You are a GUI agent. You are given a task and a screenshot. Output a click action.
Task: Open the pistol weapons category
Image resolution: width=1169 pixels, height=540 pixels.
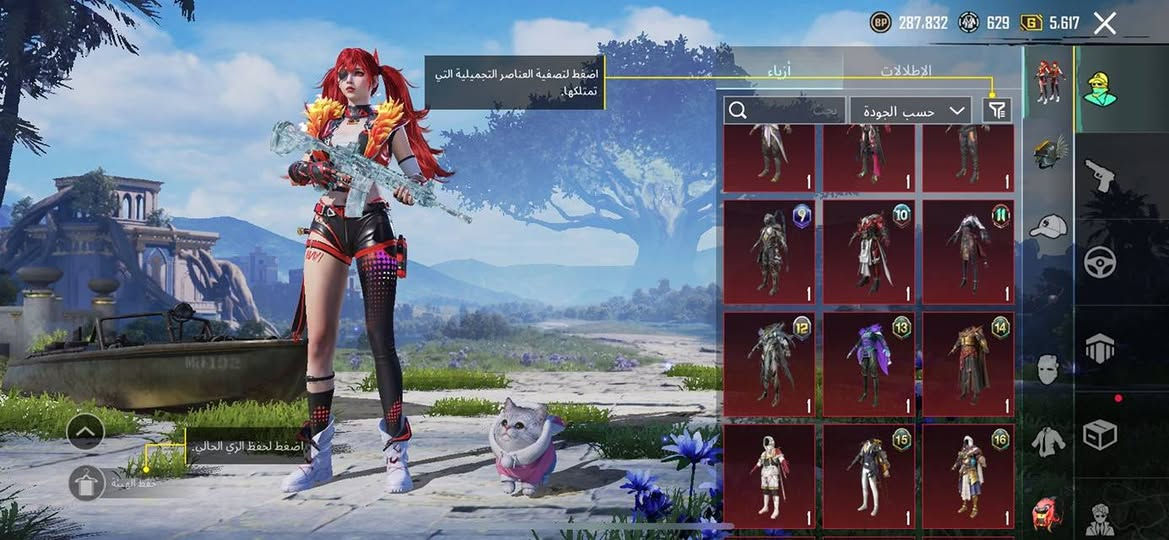coord(1100,177)
